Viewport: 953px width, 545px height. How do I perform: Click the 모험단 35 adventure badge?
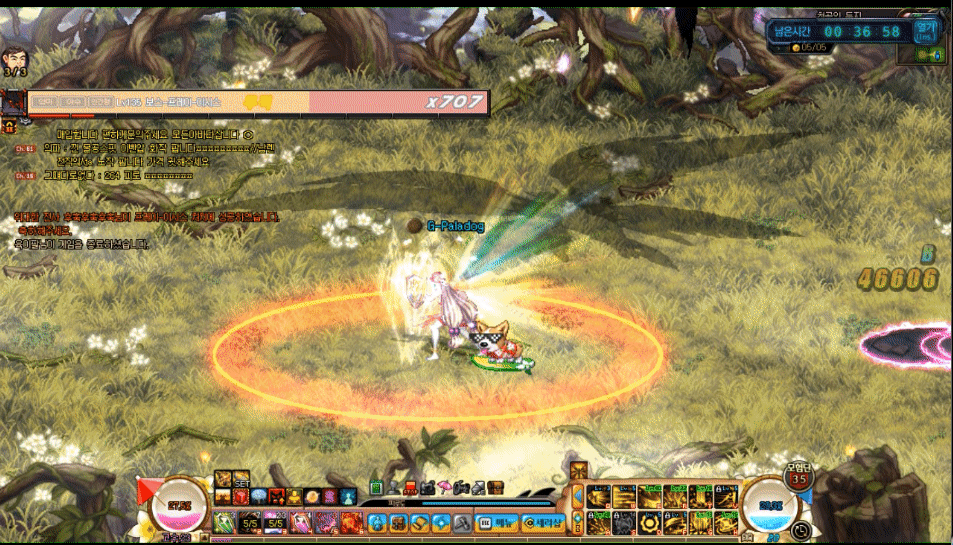click(797, 475)
